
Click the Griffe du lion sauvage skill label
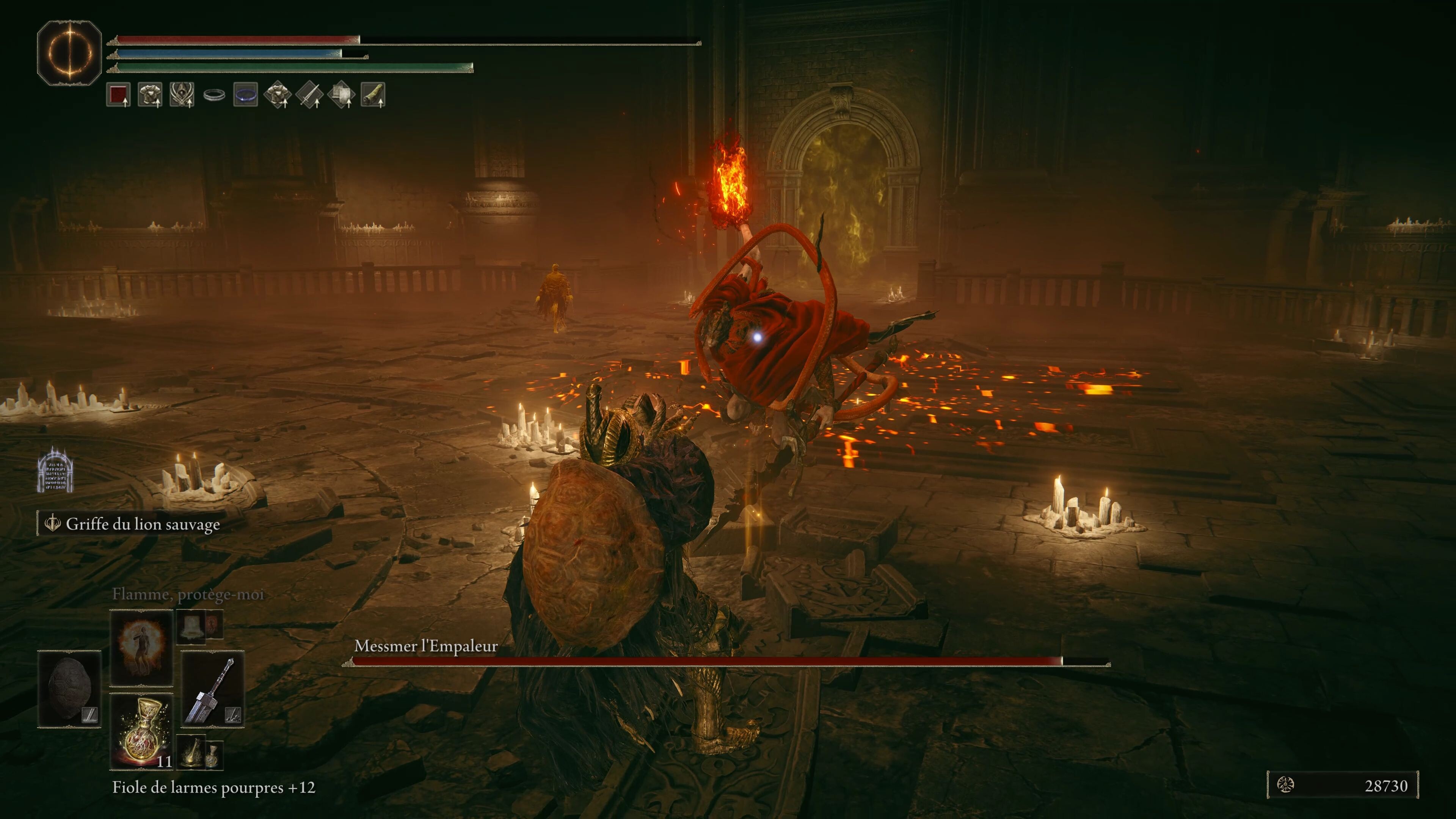coord(143,524)
